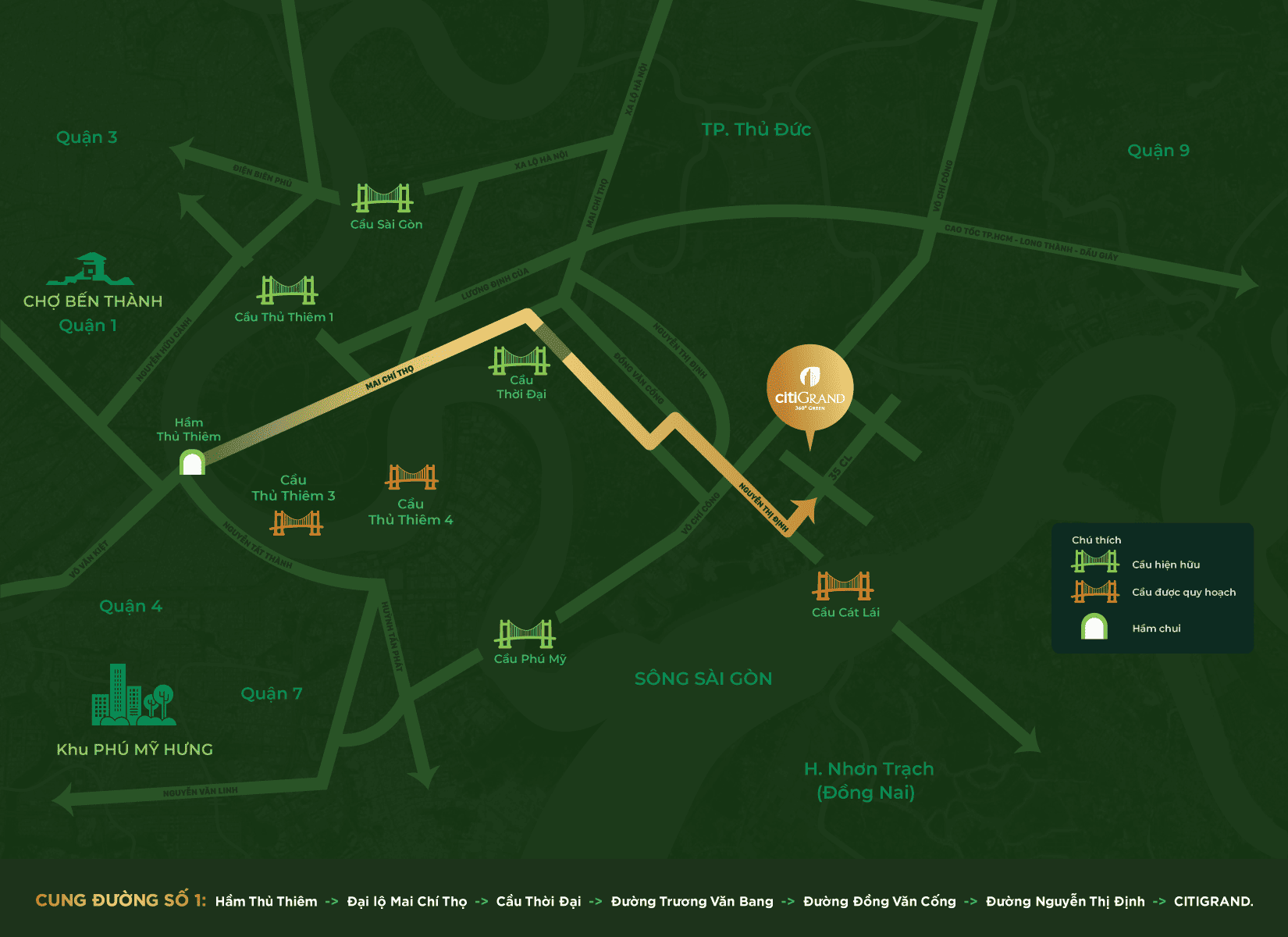The width and height of the screenshot is (1288, 937).
Task: Click the Cầu Sài Gòn bridge marker
Action: pos(382,198)
